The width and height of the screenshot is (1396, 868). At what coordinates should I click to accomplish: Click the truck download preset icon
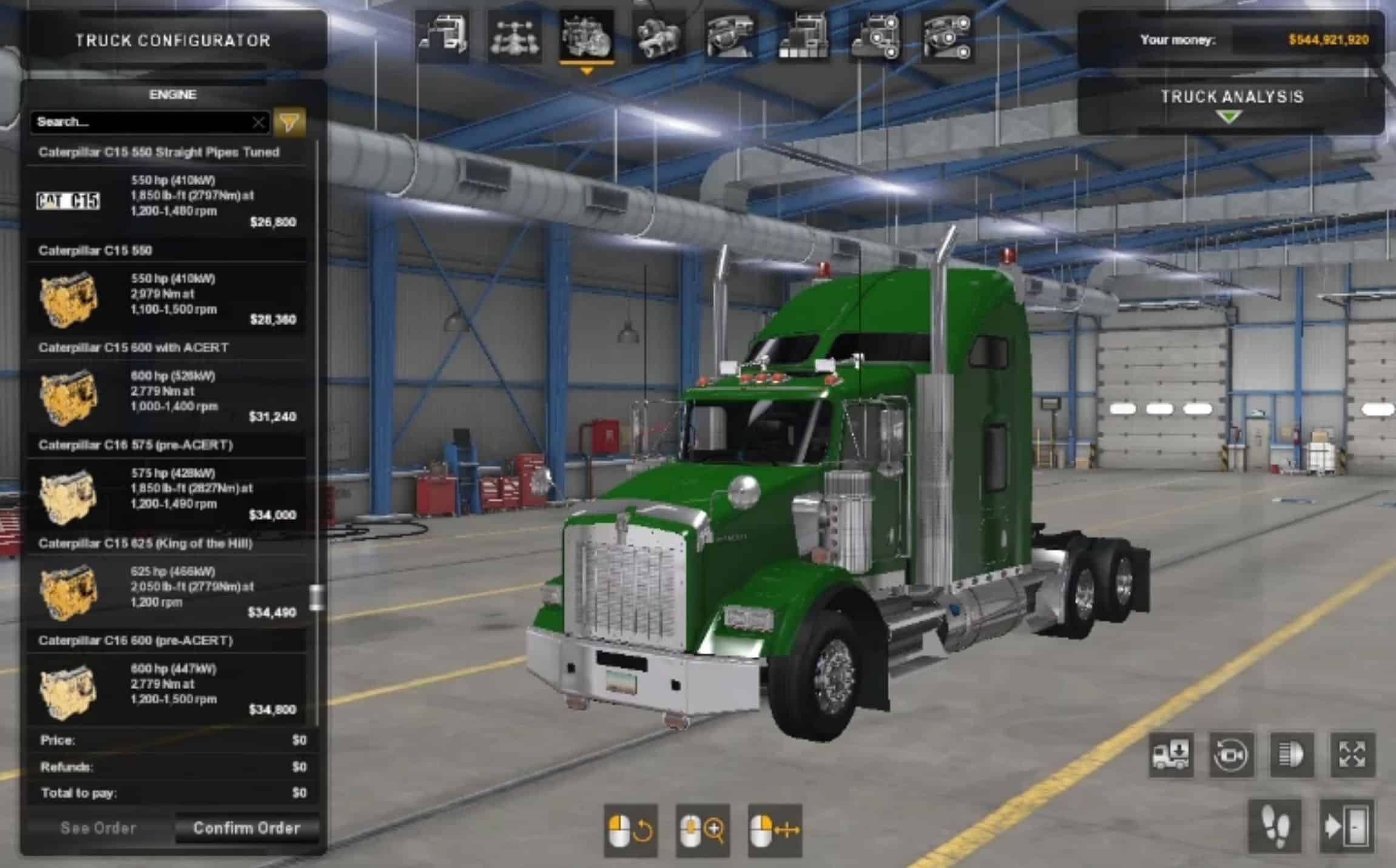tap(1171, 755)
